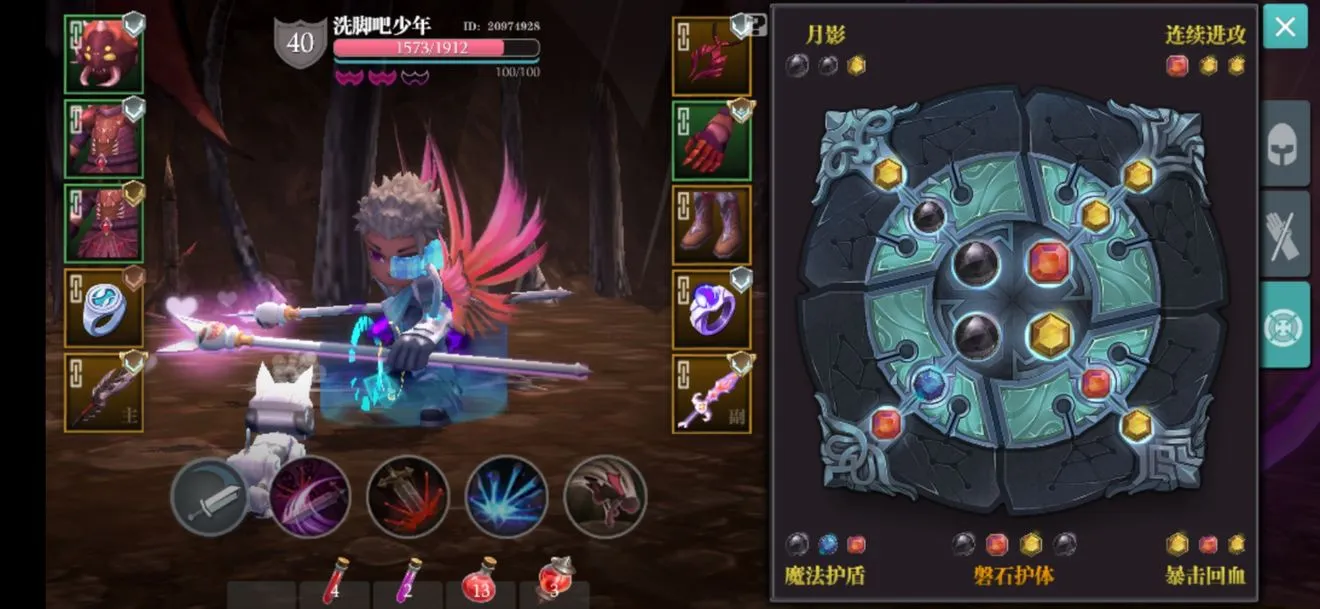
Task: Select the brown boots slot
Action: tap(711, 224)
